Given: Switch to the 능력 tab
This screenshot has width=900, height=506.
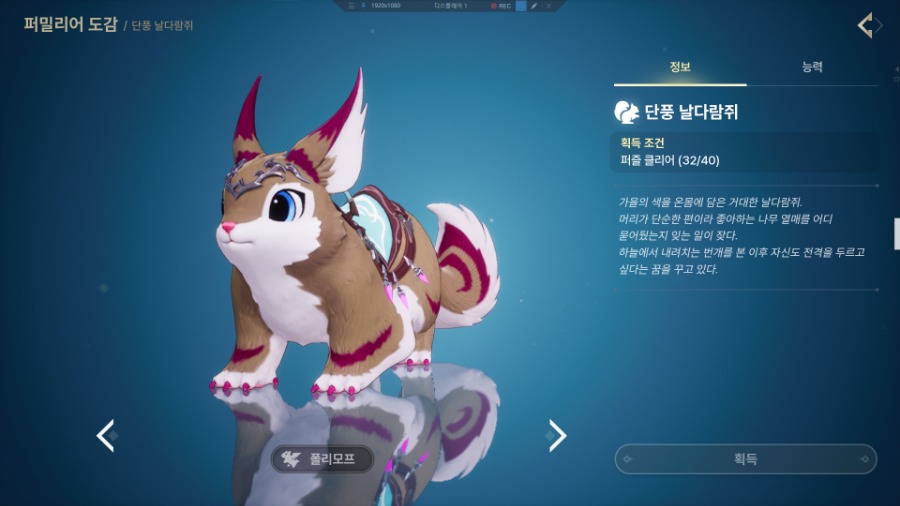Looking at the screenshot, I should coord(812,67).
